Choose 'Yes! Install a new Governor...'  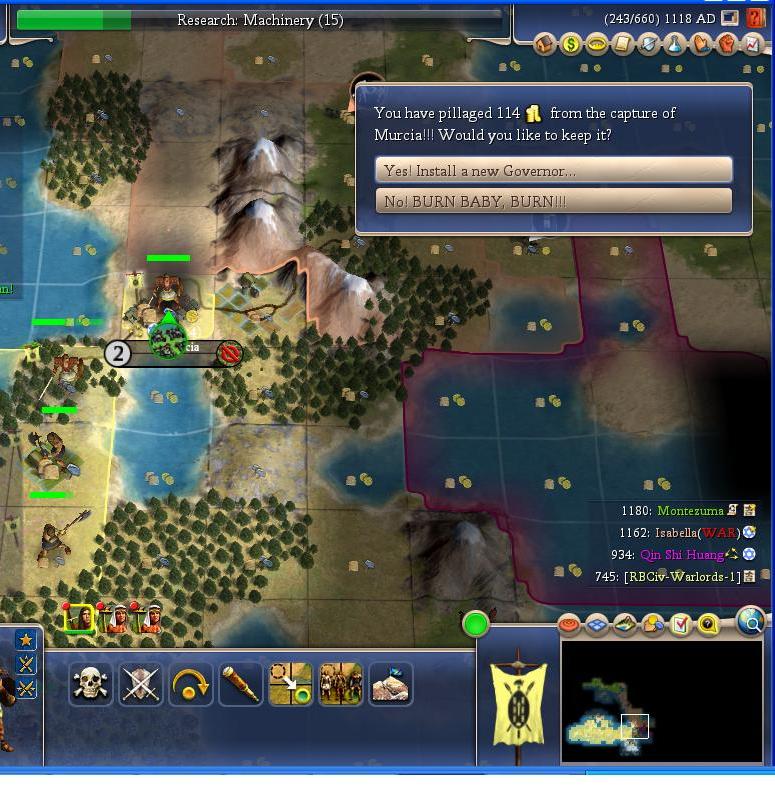(554, 170)
